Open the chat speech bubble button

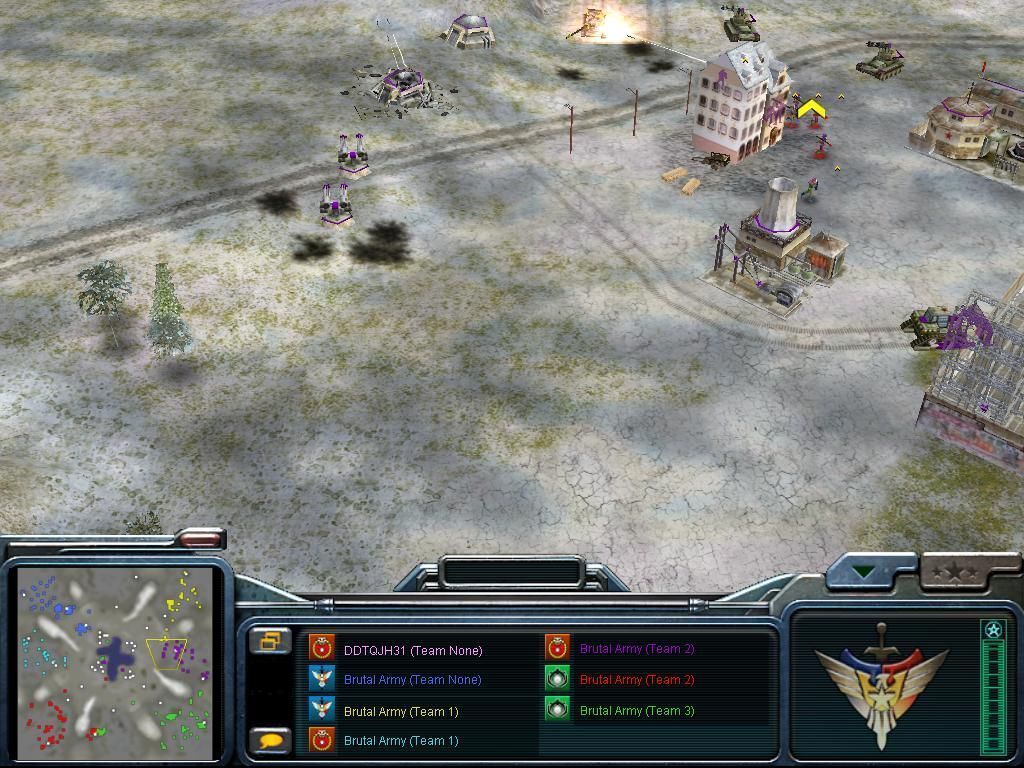click(x=270, y=741)
